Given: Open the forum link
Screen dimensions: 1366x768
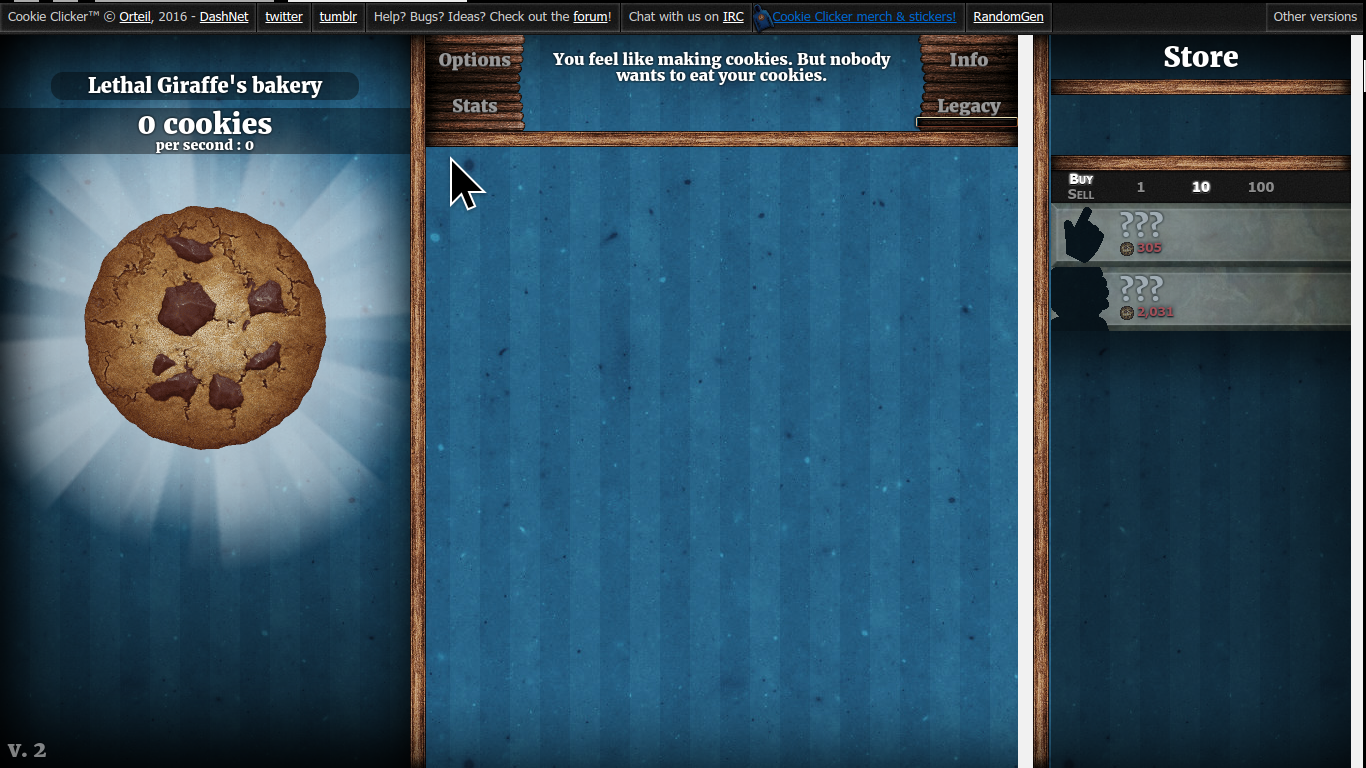Looking at the screenshot, I should pos(588,16).
